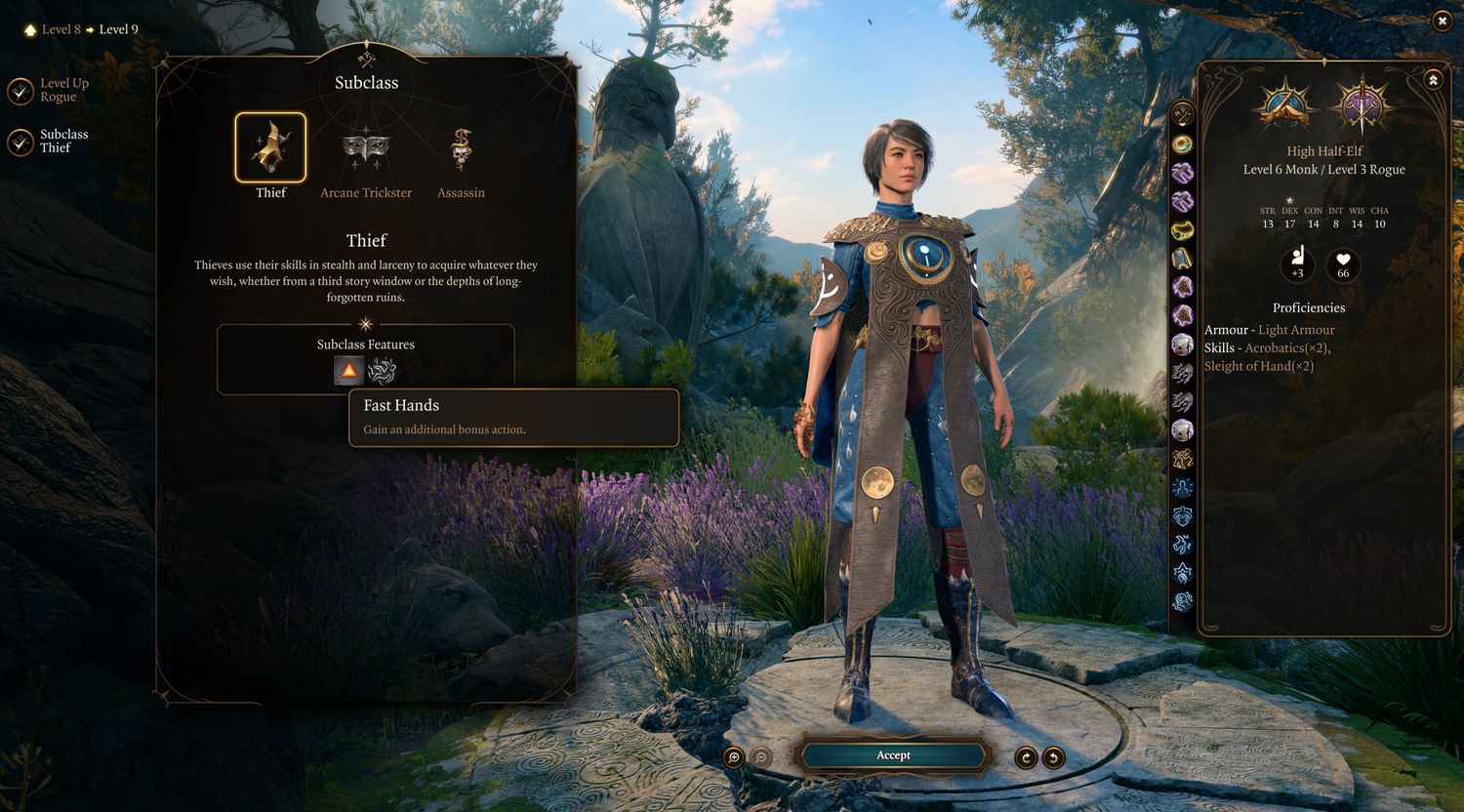Click the Rogue class emblem

point(1362,104)
